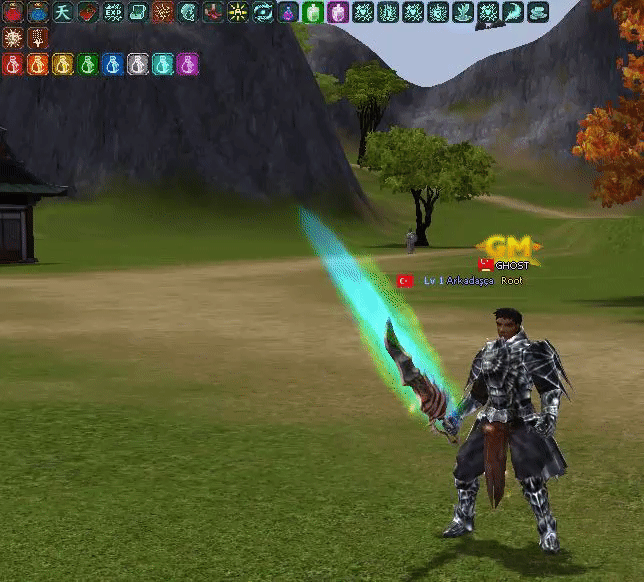Click the purple potion bottle in the bottom icon row
The image size is (644, 582).
click(x=188, y=65)
